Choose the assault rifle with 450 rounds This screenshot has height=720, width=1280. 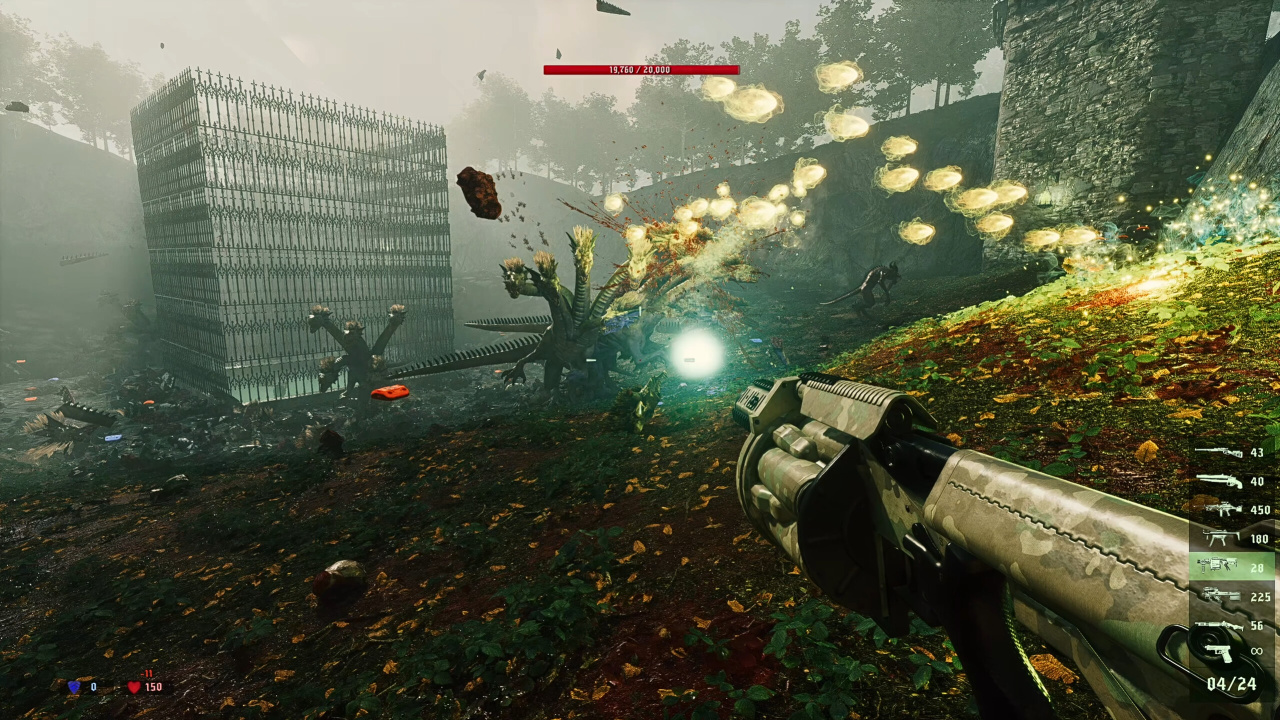point(1221,510)
